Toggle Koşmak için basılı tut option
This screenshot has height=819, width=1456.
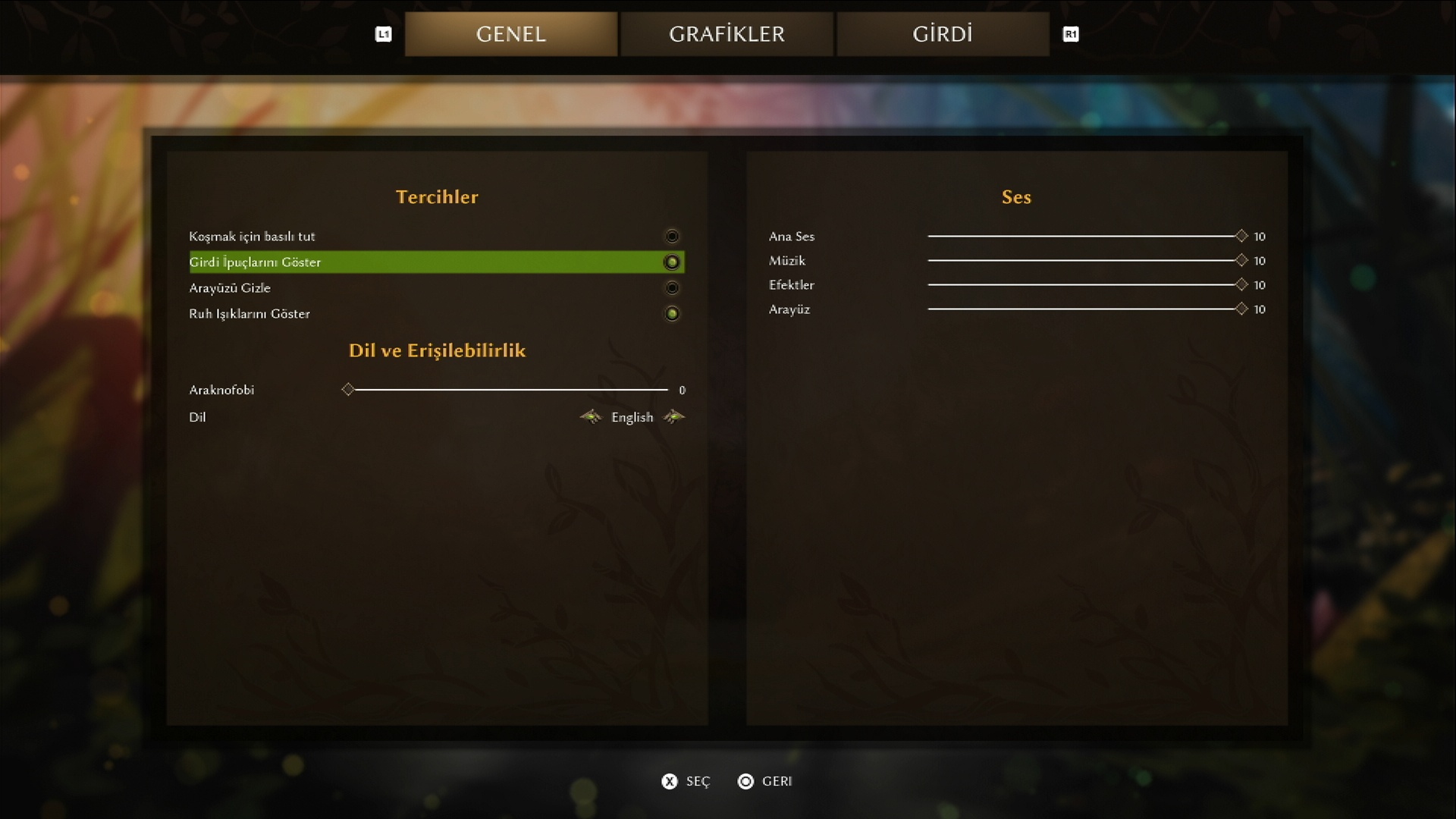point(671,237)
